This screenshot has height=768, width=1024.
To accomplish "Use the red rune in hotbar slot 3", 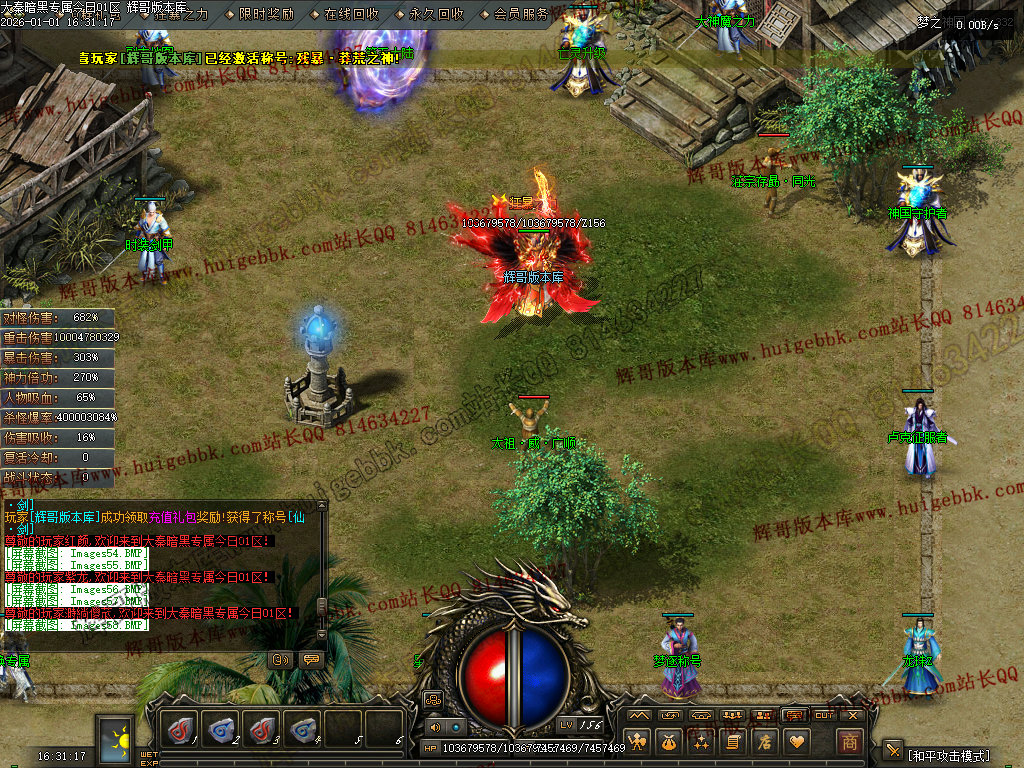I will 262,729.
